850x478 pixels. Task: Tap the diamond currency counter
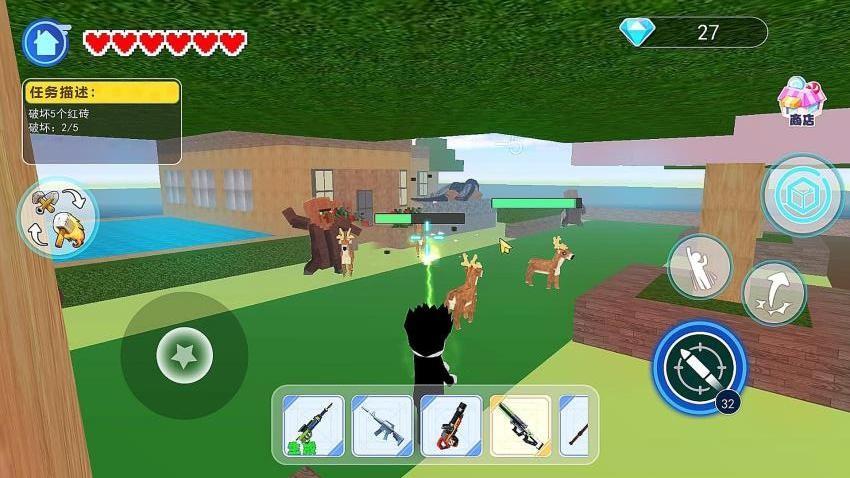click(693, 33)
